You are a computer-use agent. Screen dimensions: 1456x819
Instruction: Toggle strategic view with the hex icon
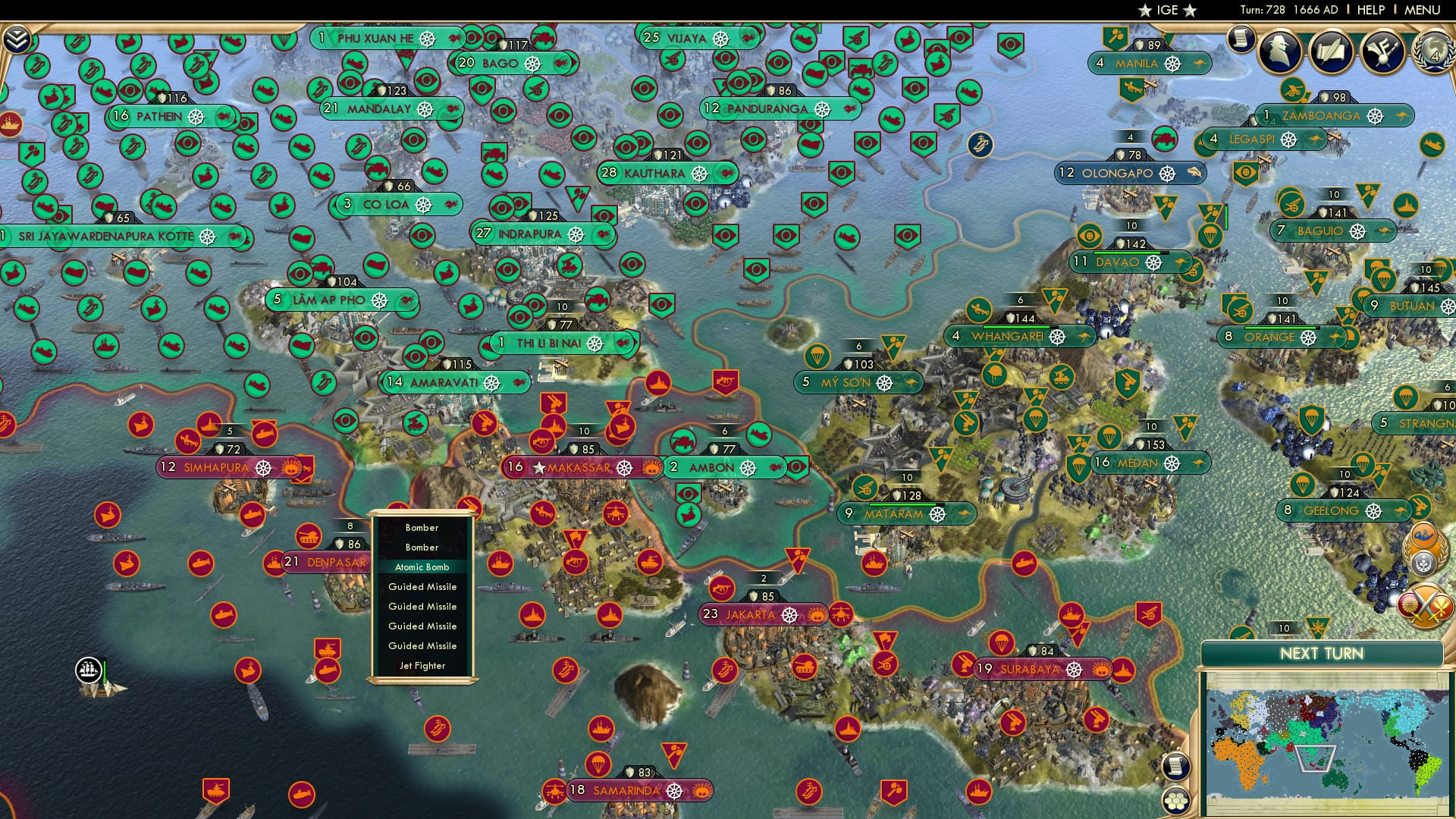(x=1175, y=801)
